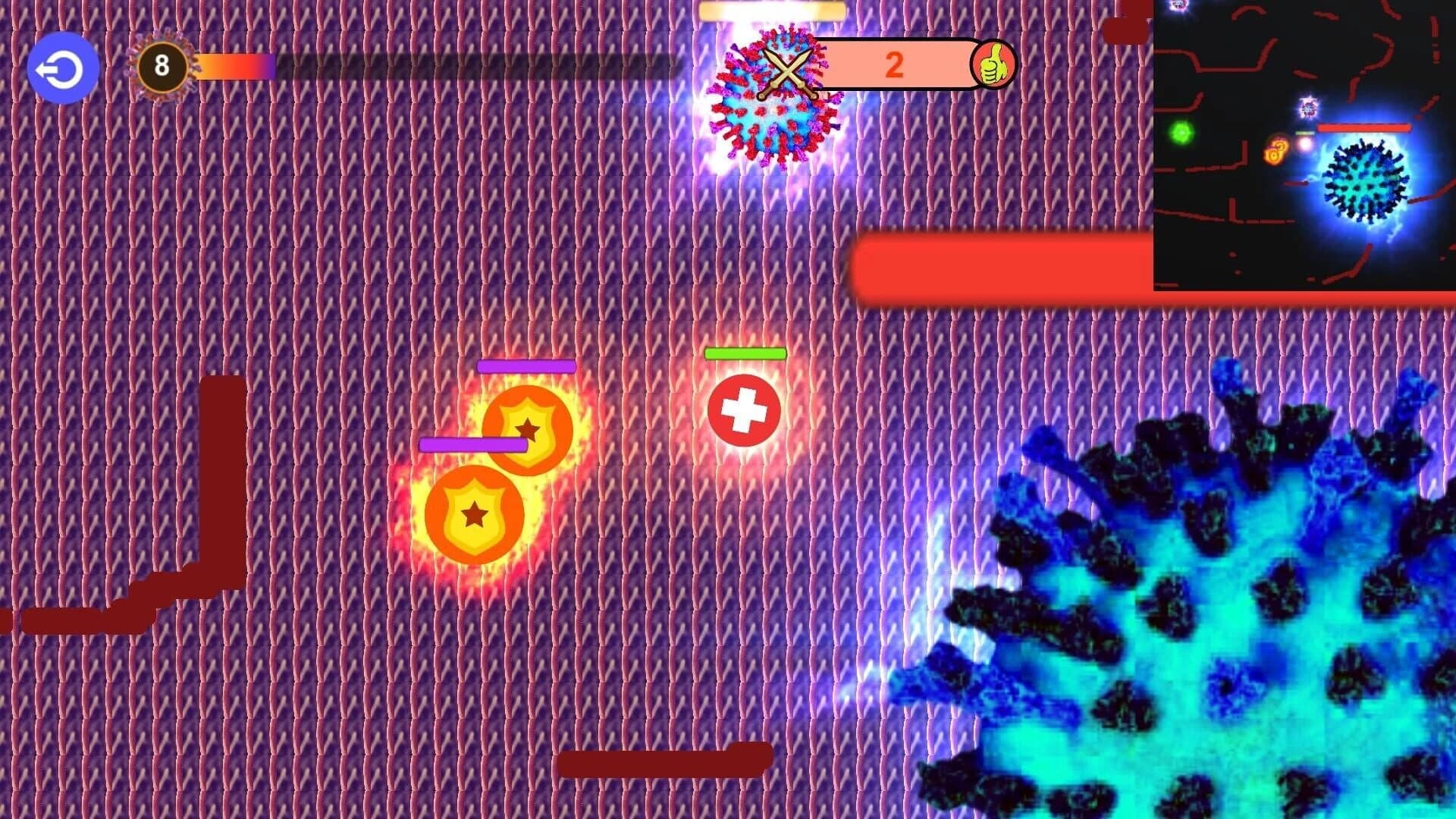Image resolution: width=1456 pixels, height=819 pixels.
Task: Click the level 8 virus emblem
Action: [x=162, y=66]
